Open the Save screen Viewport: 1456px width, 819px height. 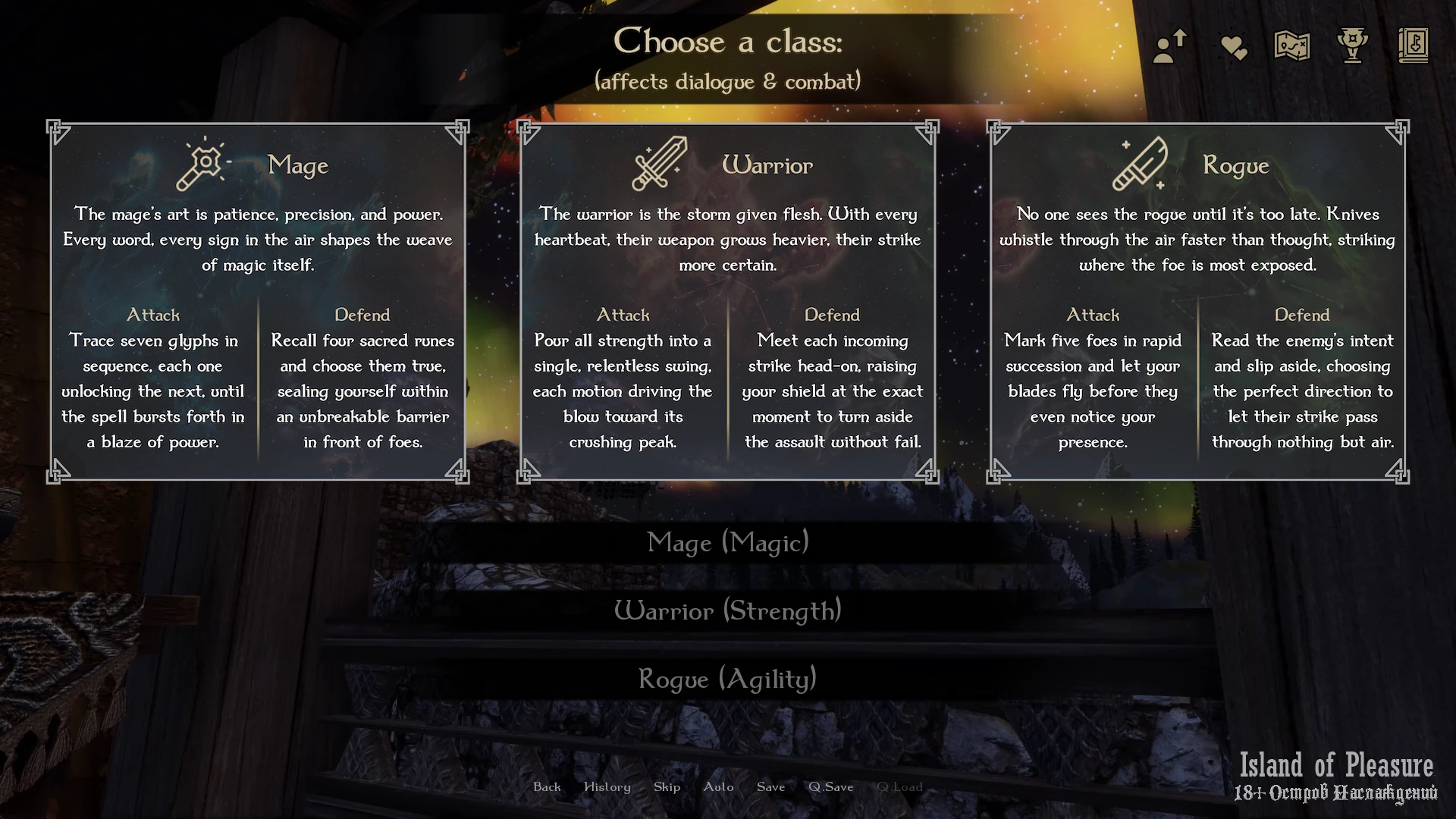pos(770,787)
